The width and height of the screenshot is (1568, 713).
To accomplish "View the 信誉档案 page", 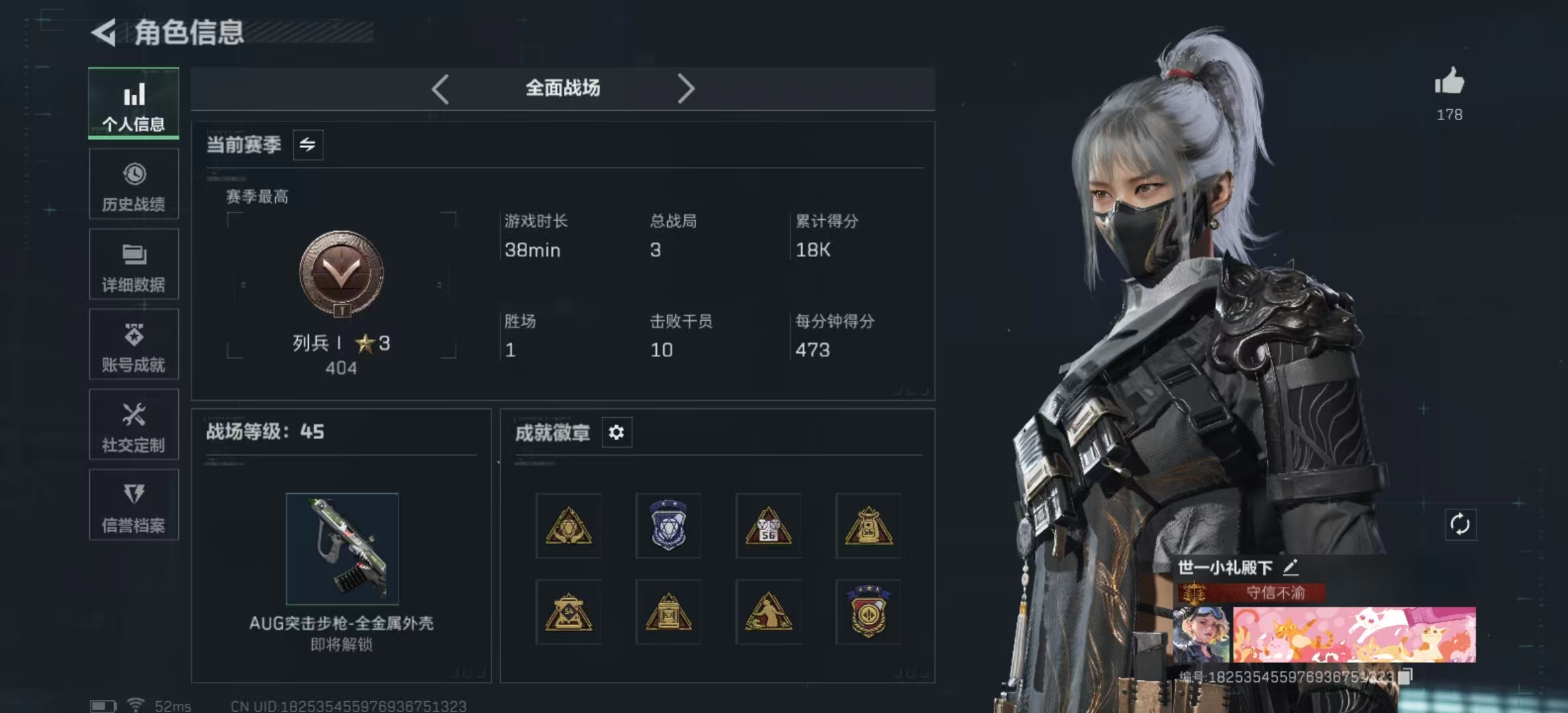I will (133, 506).
